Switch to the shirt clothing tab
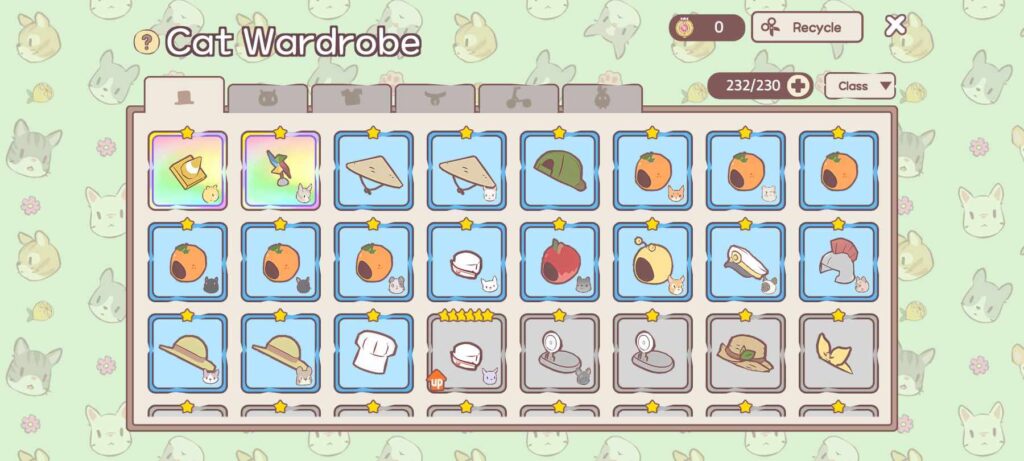 [351, 98]
